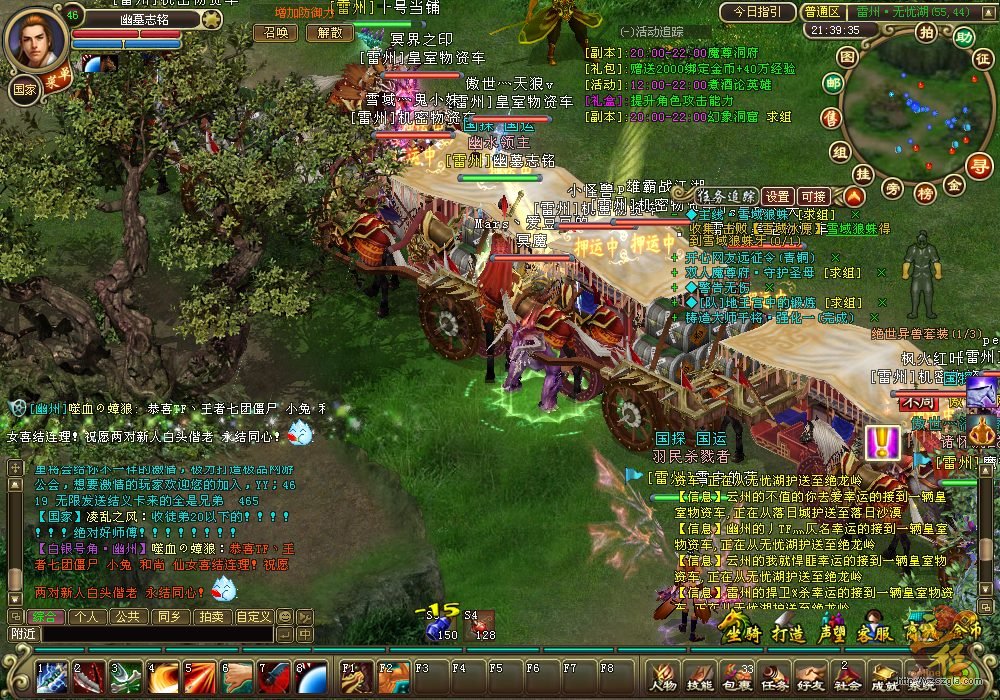Switch to the 拍卖 chat channel tab
Viewport: 1000px width, 700px height.
pos(209,616)
